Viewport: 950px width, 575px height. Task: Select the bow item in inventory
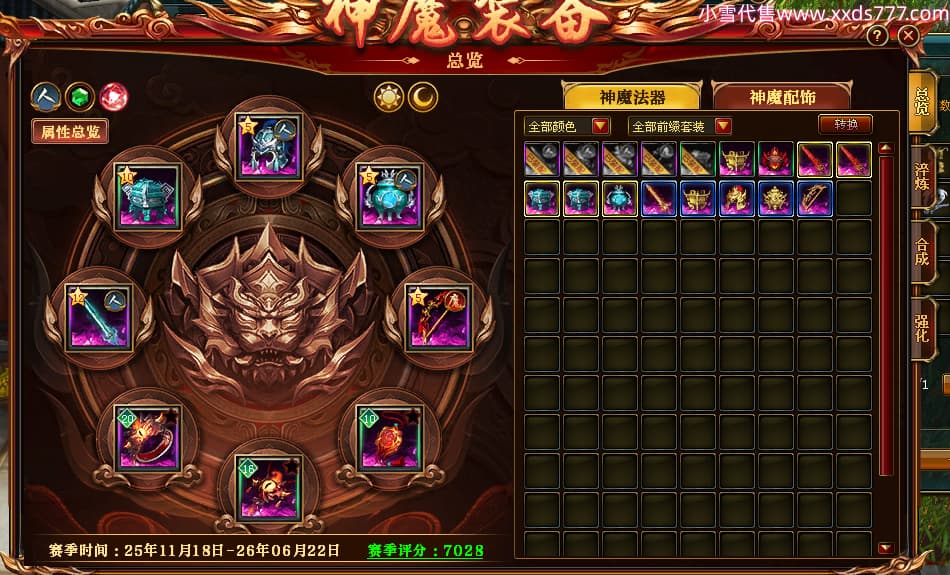click(x=815, y=198)
